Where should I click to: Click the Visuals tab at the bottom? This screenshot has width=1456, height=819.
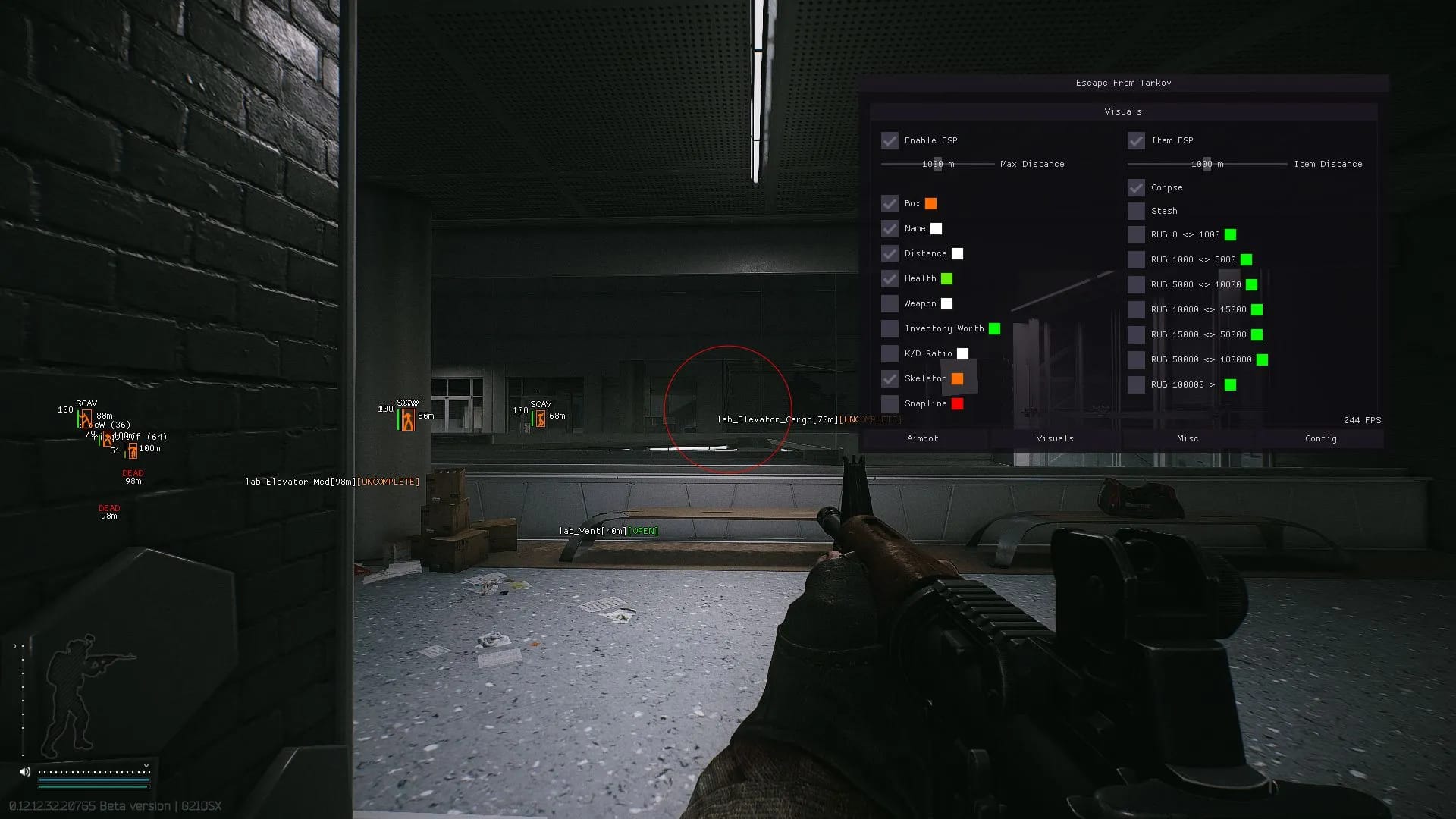(1055, 438)
